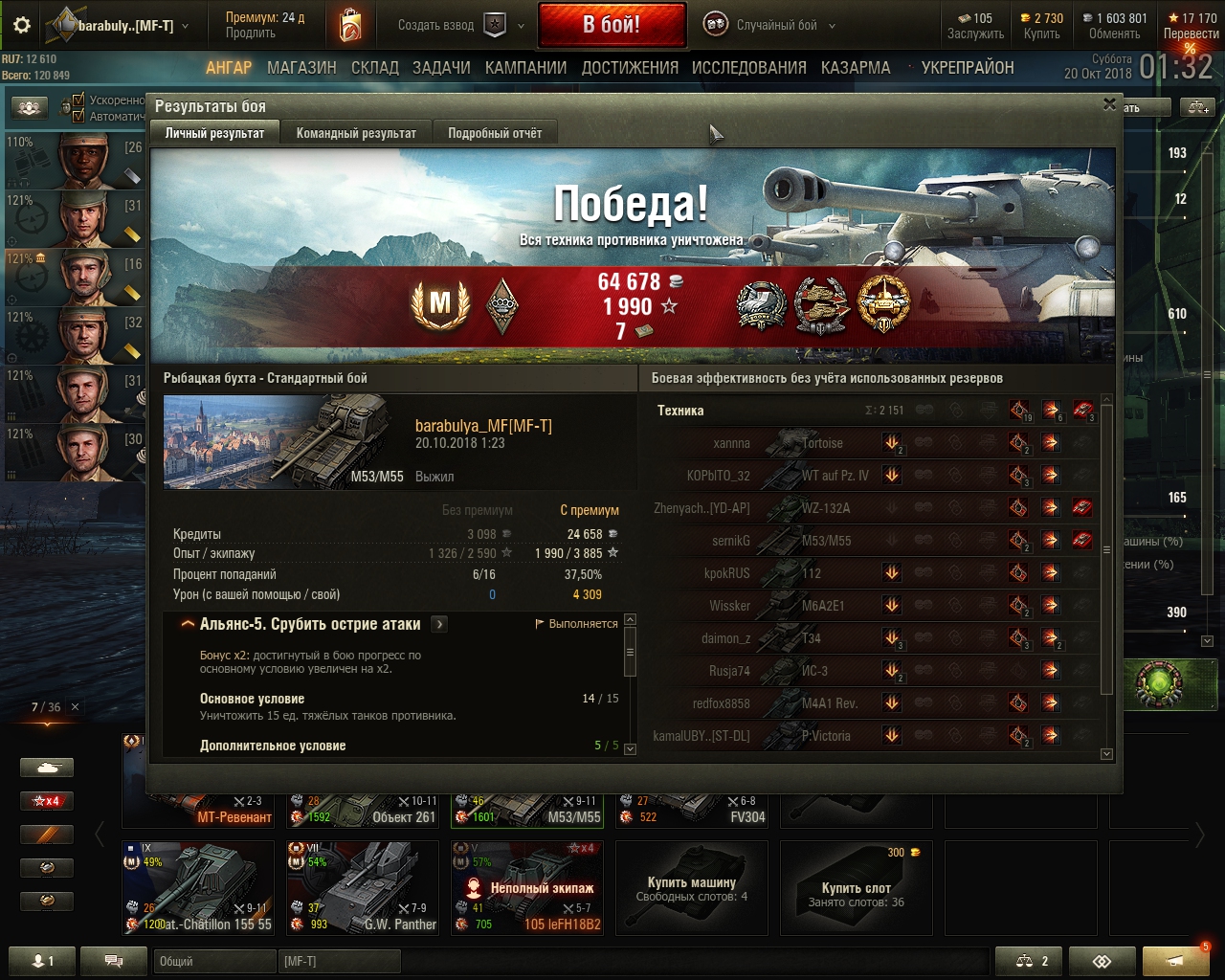Expand the Альянс-5 mission arrow button
1225x980 pixels.
point(439,624)
